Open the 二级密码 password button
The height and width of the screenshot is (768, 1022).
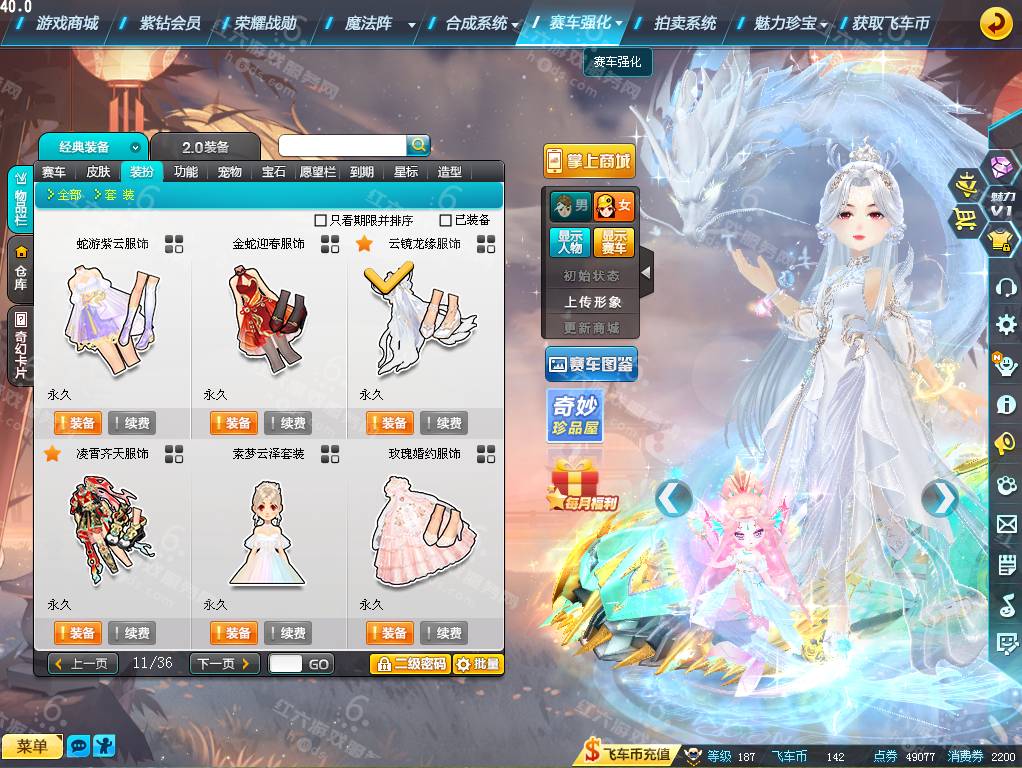(x=409, y=664)
